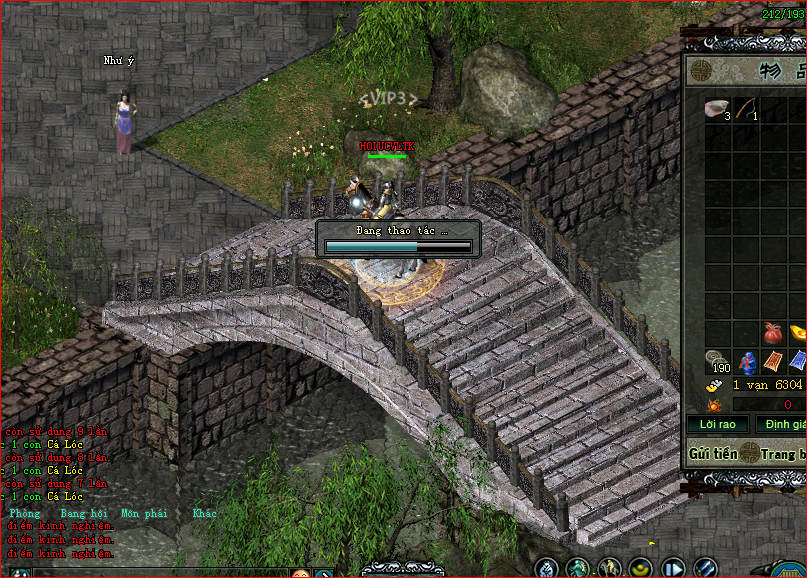The width and height of the screenshot is (807, 578).
Task: Click the double arrow icon on bottom bar
Action: (675, 569)
